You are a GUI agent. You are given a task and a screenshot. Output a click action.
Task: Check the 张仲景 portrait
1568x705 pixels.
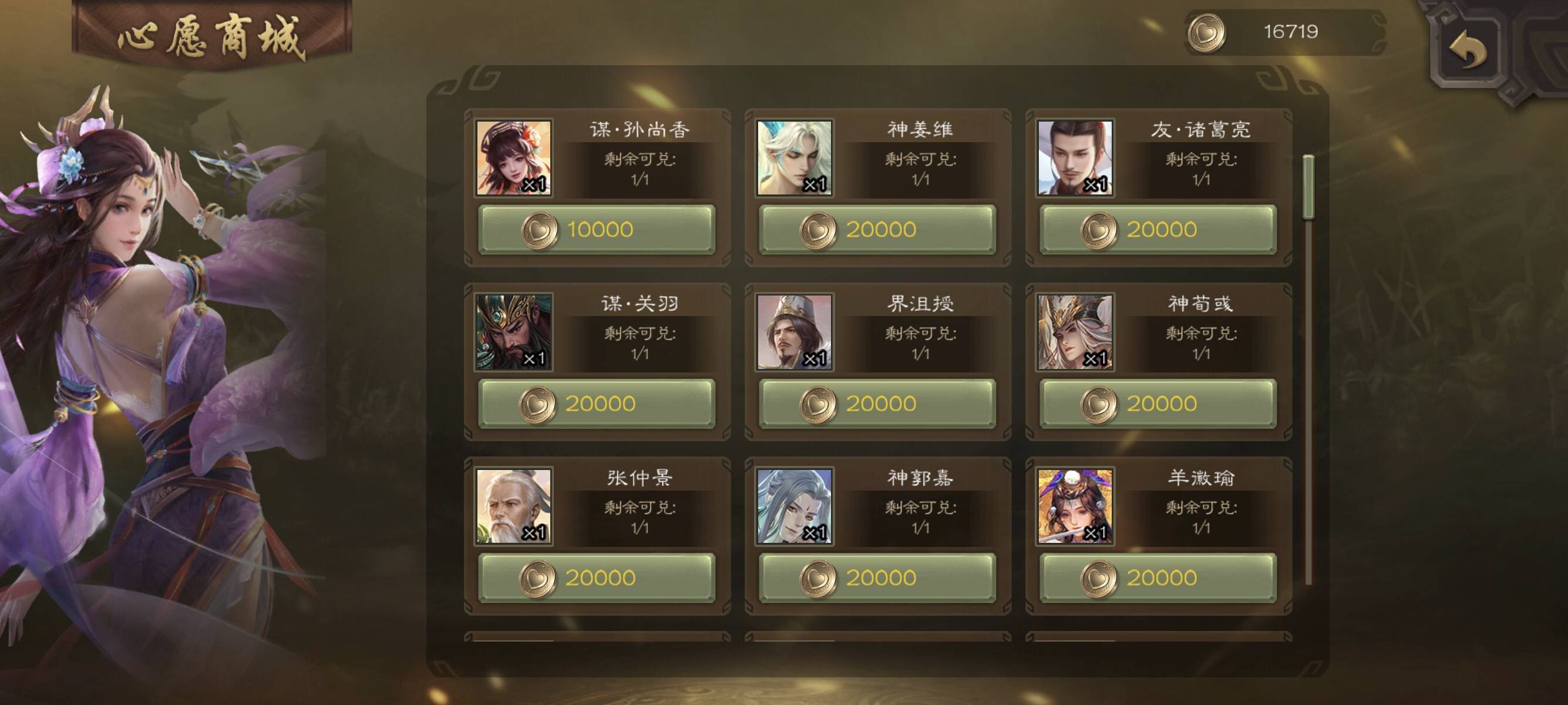[514, 506]
